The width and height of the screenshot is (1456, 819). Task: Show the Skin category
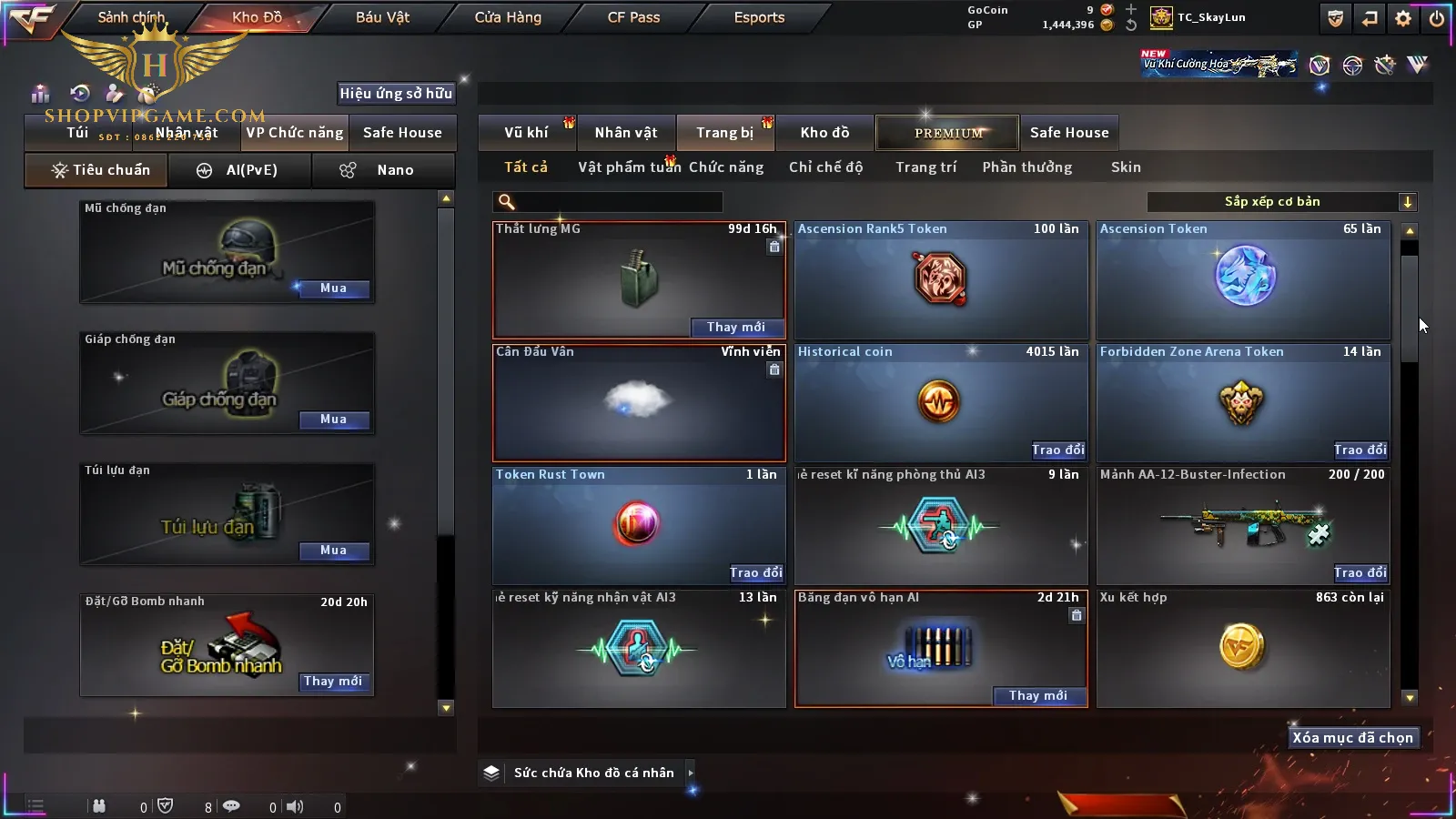click(x=1126, y=167)
